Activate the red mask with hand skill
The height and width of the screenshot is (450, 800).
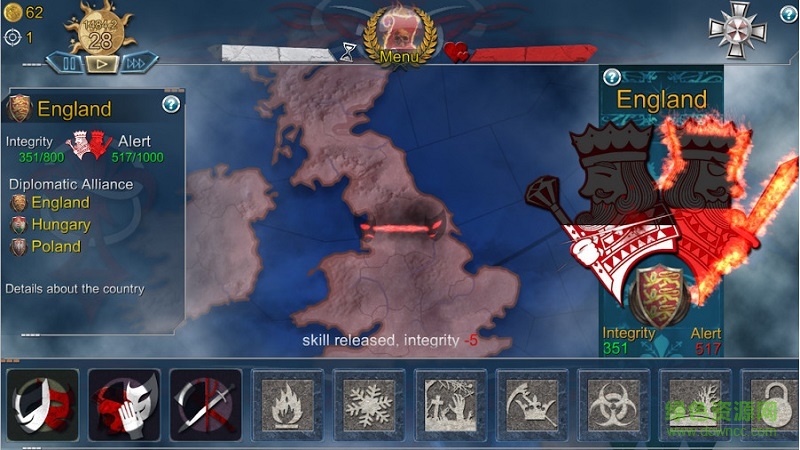(x=124, y=405)
